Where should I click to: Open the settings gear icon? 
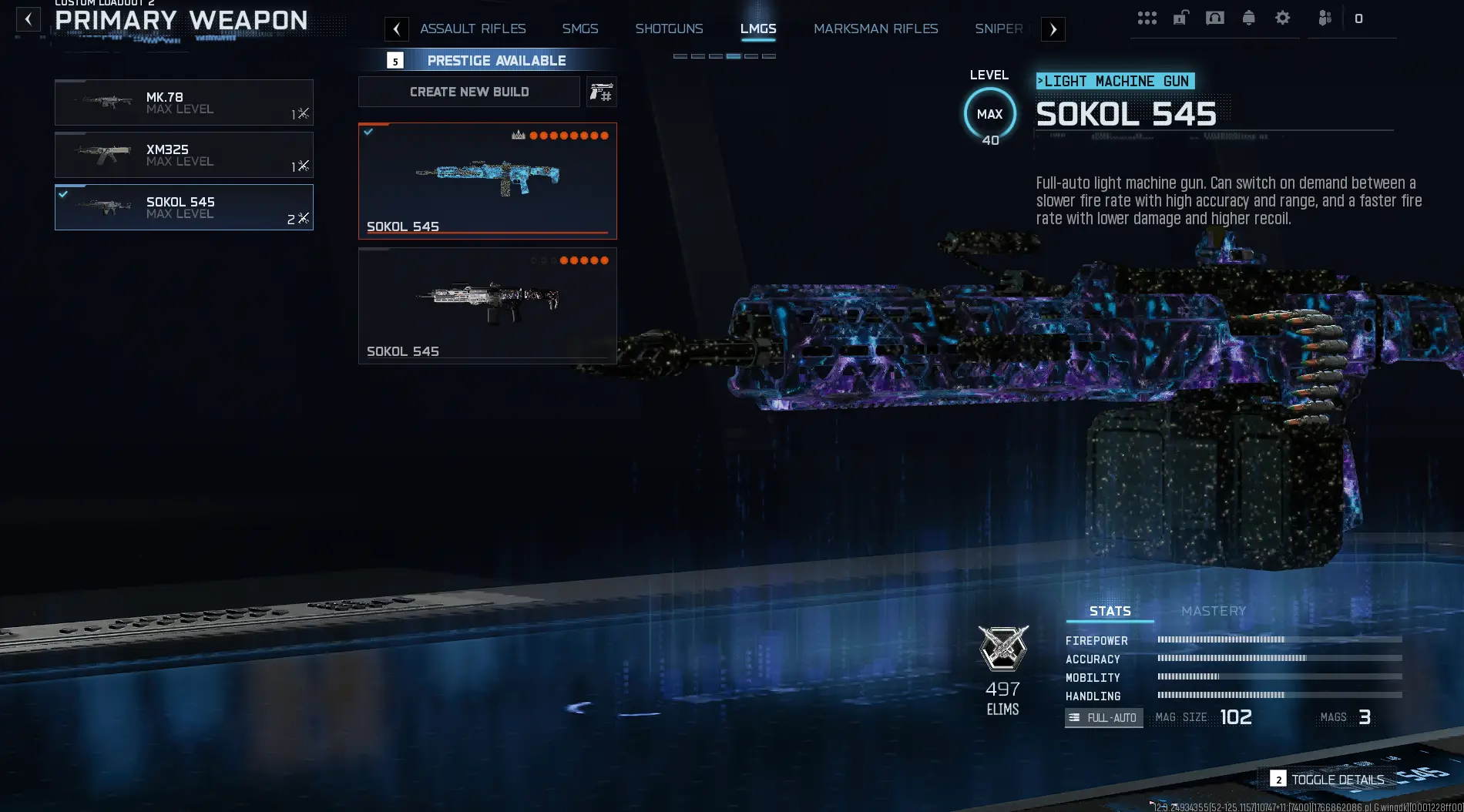coord(1283,17)
